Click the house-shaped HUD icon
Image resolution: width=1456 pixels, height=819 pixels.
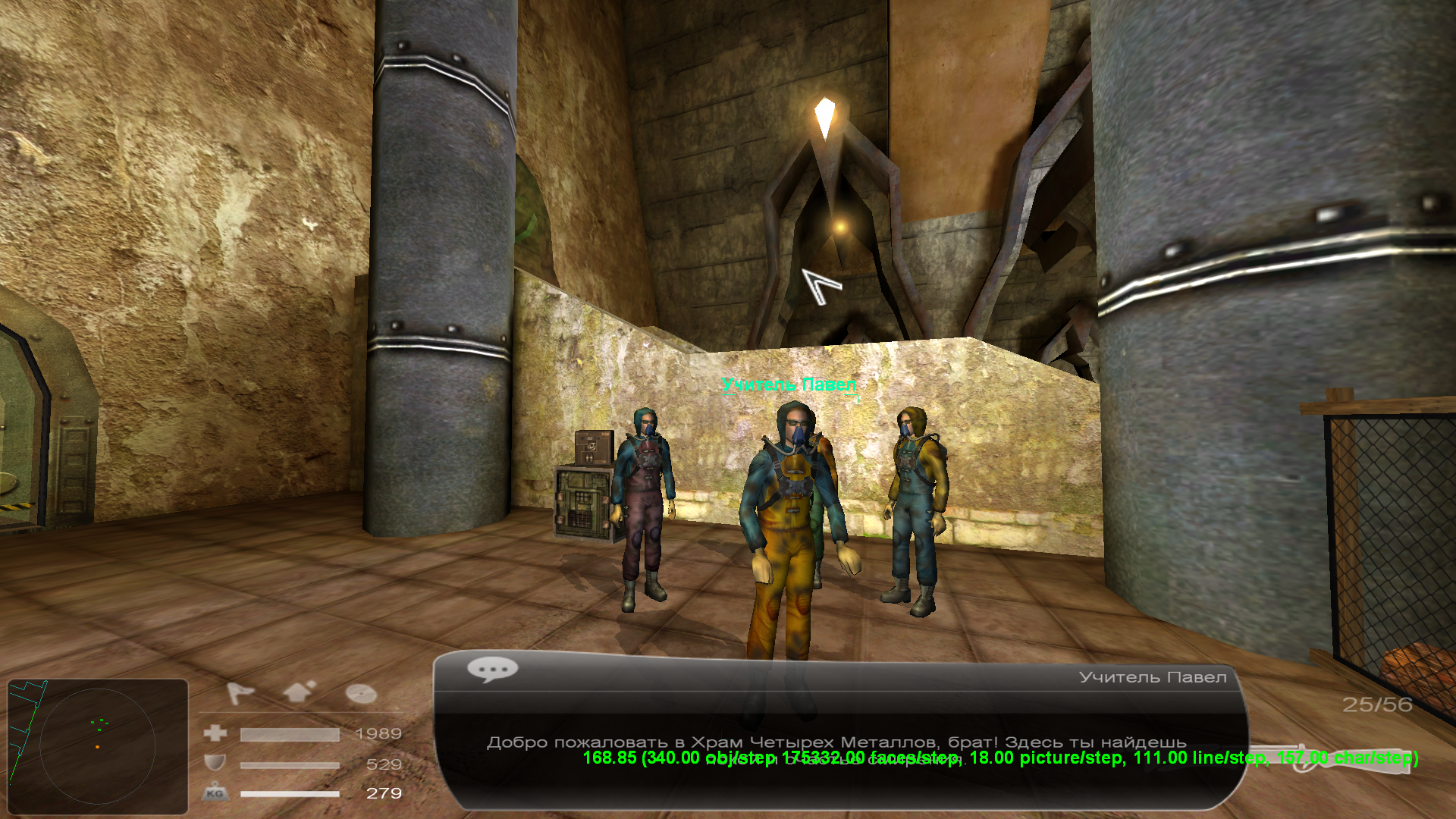click(299, 692)
